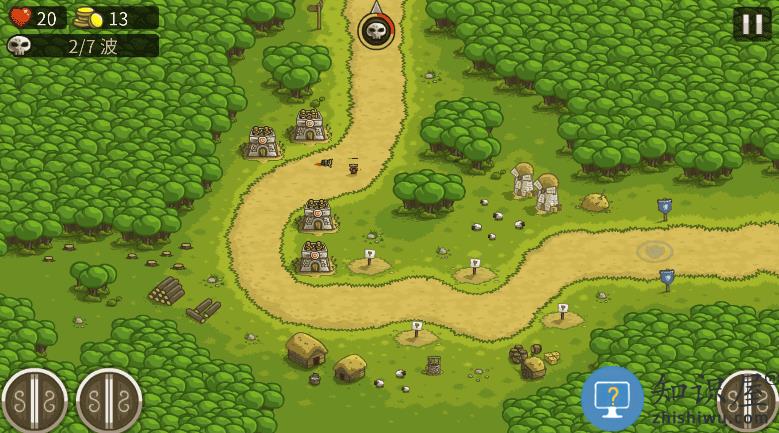
Task: Click the blue monitor question-mark watermark icon
Action: pos(612,398)
